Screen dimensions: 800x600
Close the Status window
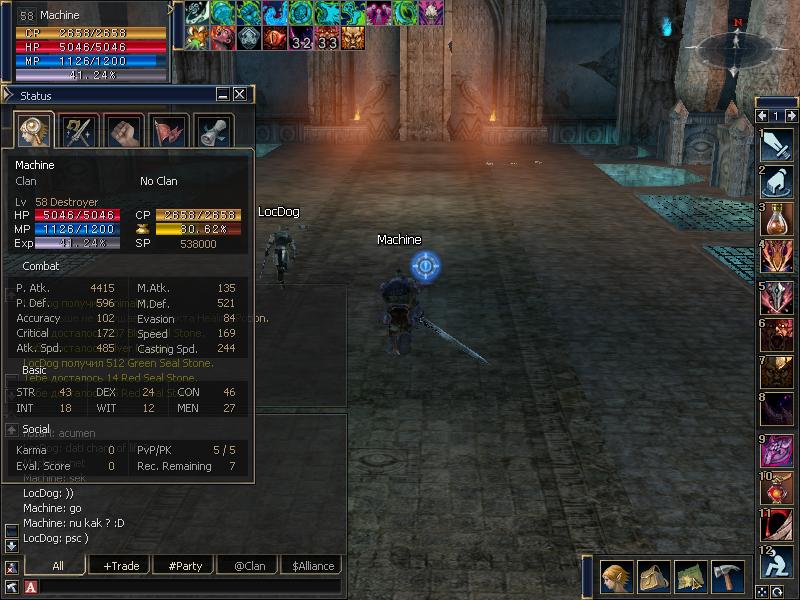240,95
